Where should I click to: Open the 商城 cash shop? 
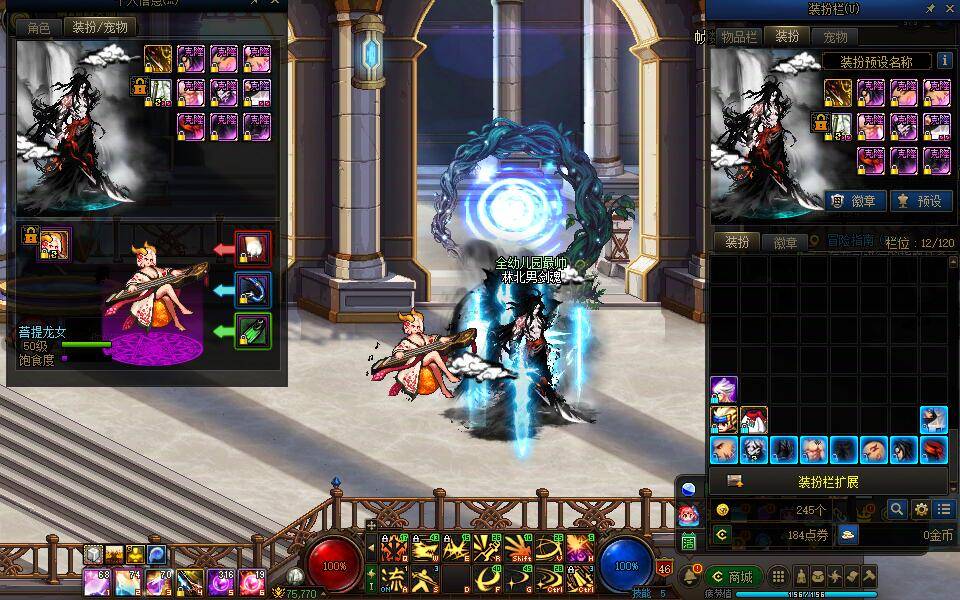pos(731,577)
